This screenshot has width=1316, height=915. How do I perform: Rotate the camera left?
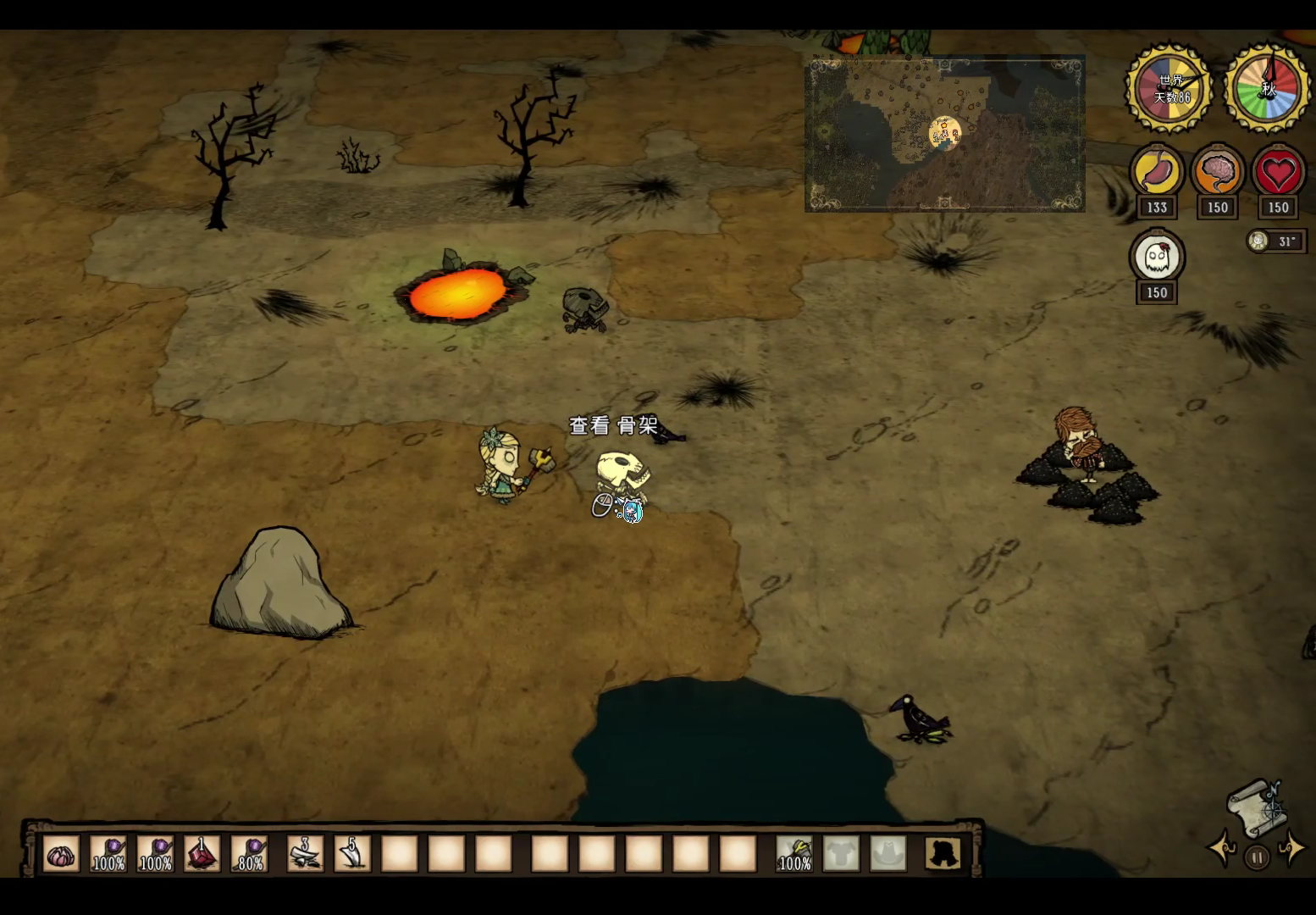[x=1222, y=848]
